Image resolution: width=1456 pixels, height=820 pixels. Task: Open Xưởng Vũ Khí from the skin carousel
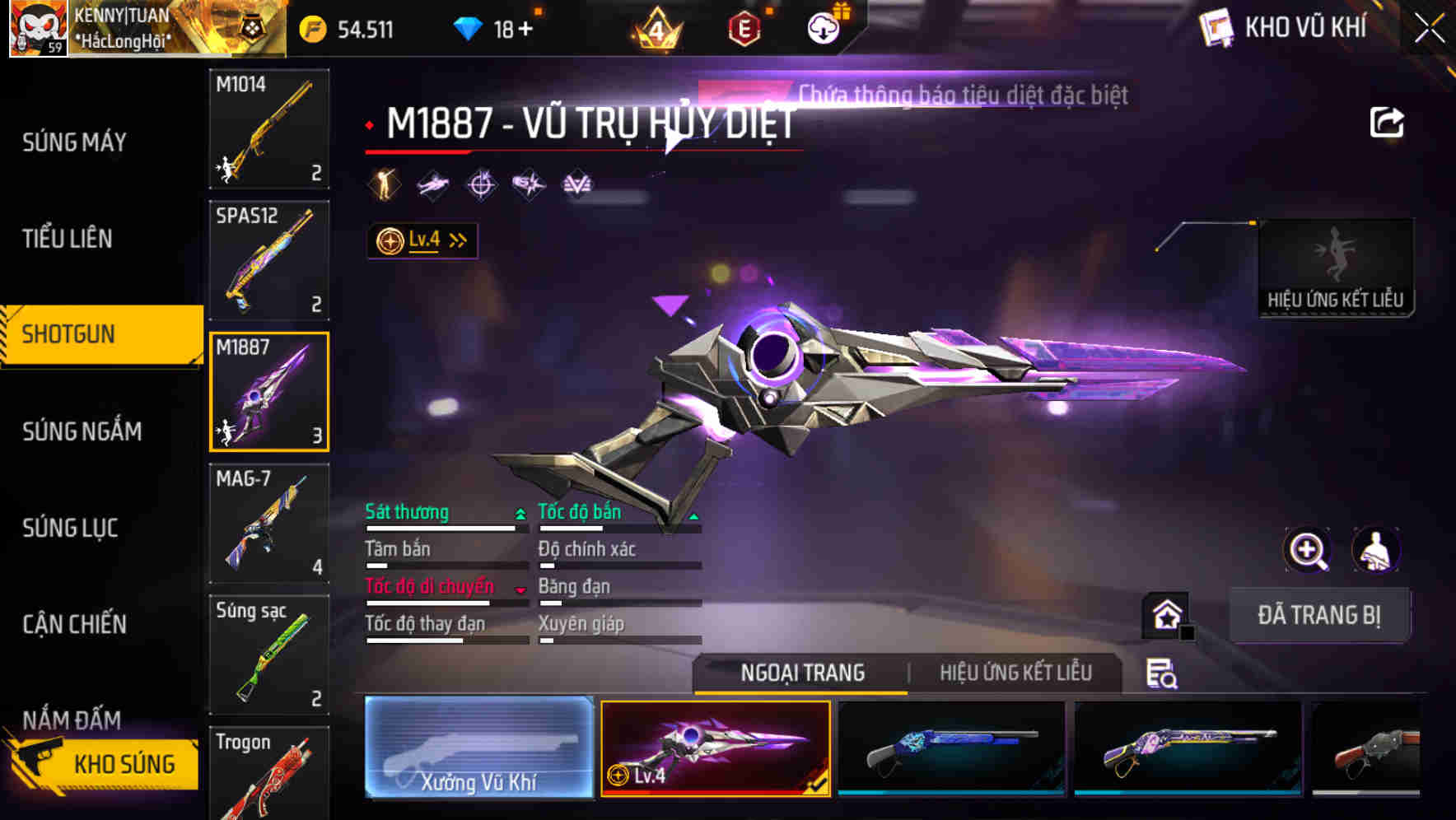(478, 749)
